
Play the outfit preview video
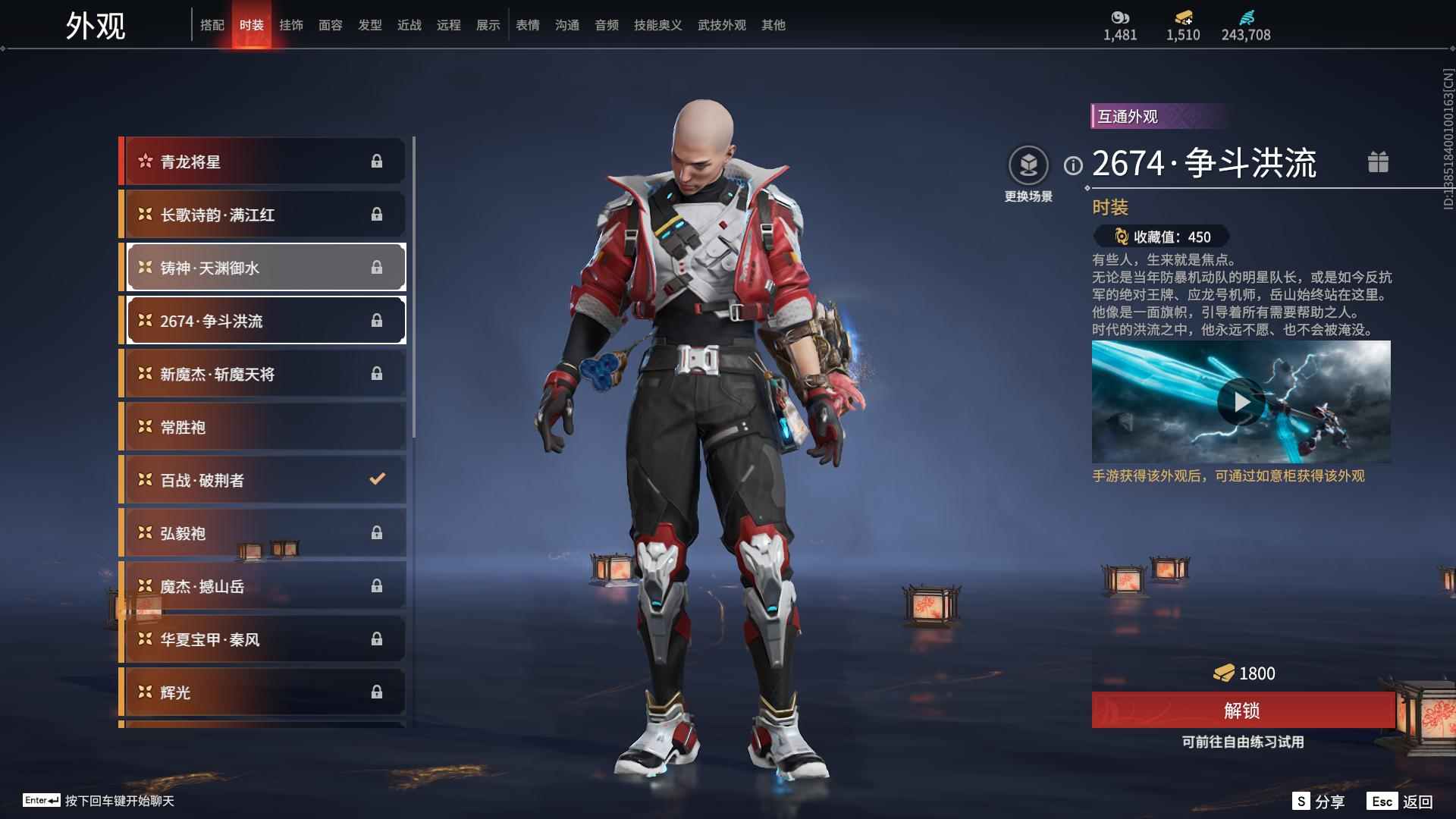tap(1240, 402)
